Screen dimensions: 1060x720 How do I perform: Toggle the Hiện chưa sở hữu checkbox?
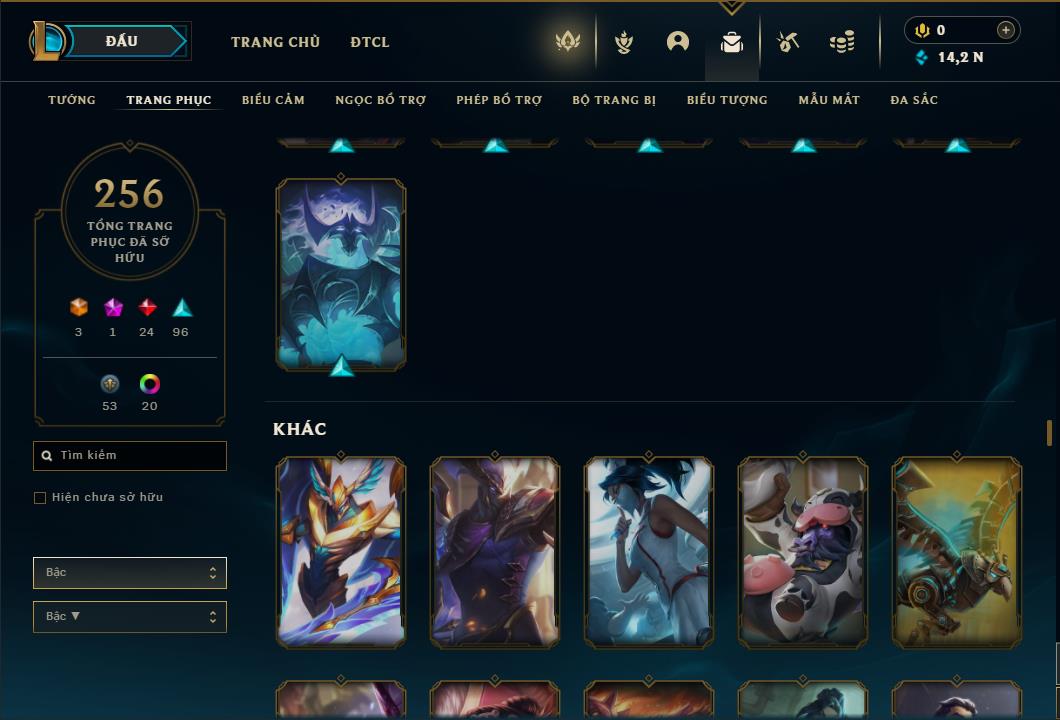(40, 498)
